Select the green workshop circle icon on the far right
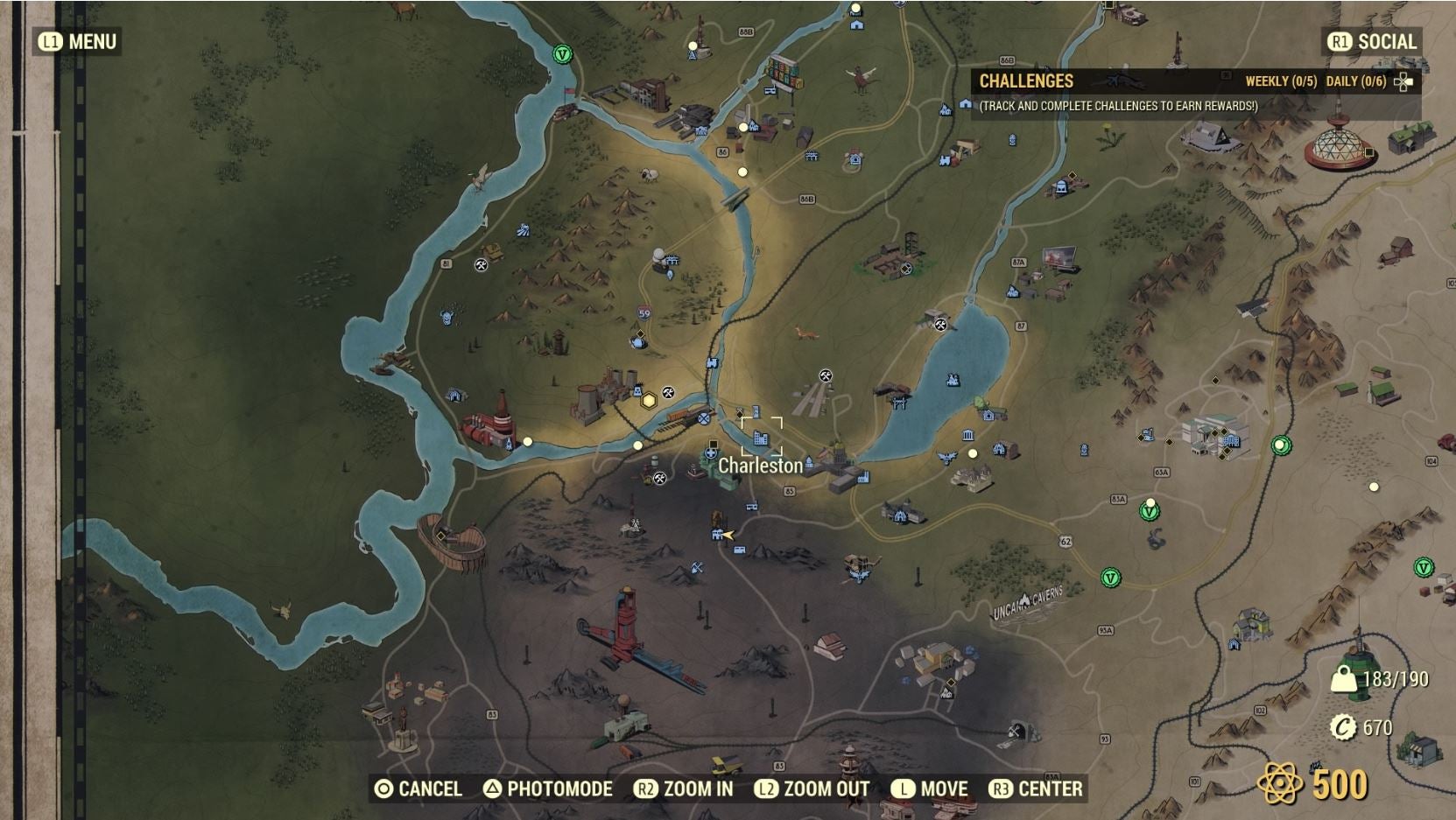This screenshot has width=1456, height=820. coord(1279,445)
